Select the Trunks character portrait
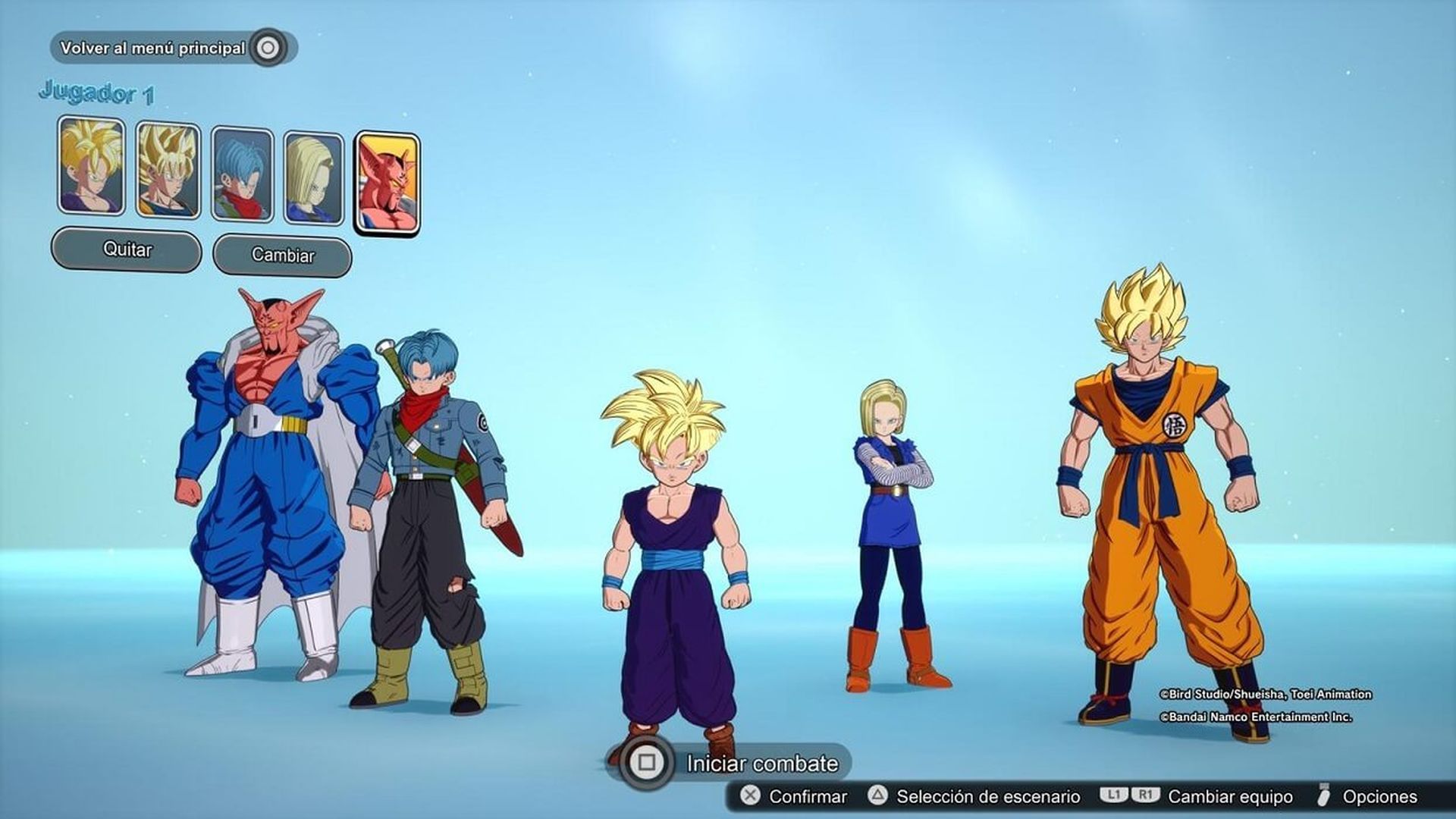Screen dimensions: 1456x819 240,174
